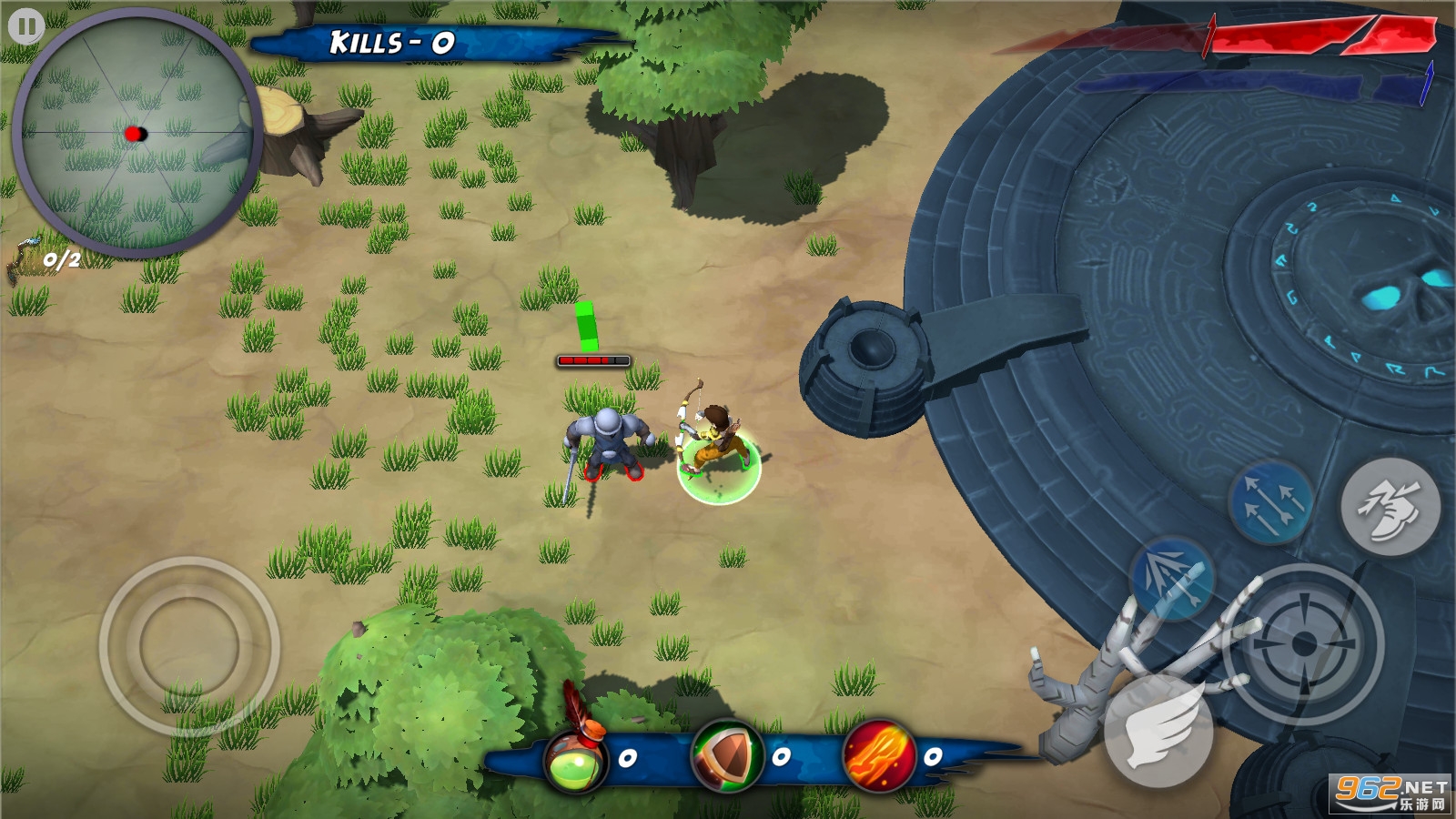
Task: Fire with the crosshair attack button
Action: [1303, 643]
